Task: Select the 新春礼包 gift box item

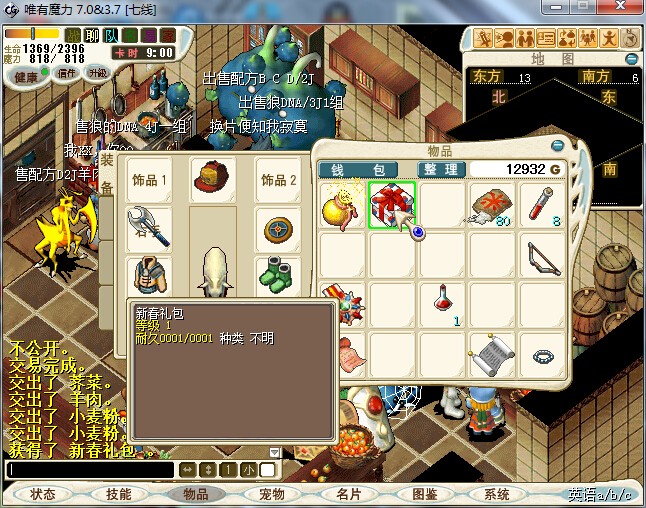Action: [x=392, y=204]
